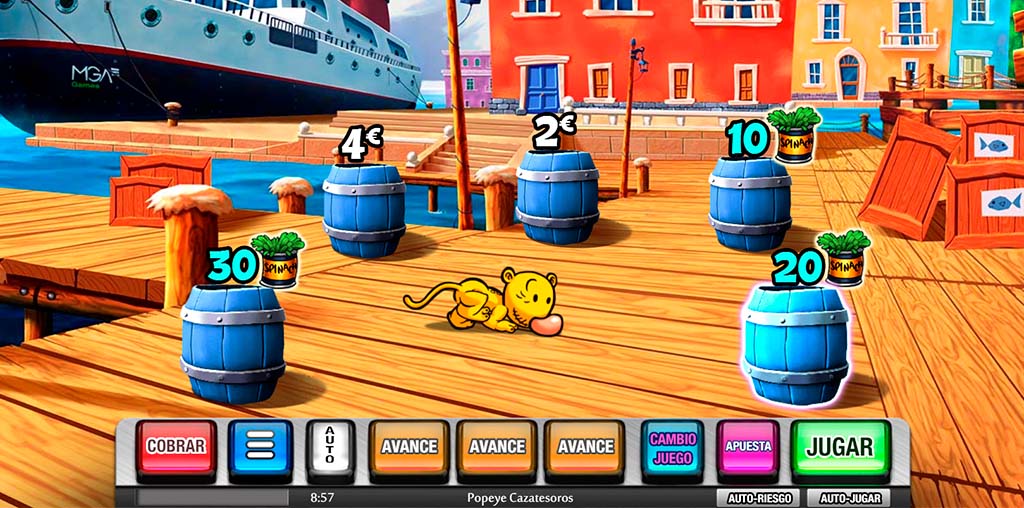Open the blue menu button

point(260,447)
